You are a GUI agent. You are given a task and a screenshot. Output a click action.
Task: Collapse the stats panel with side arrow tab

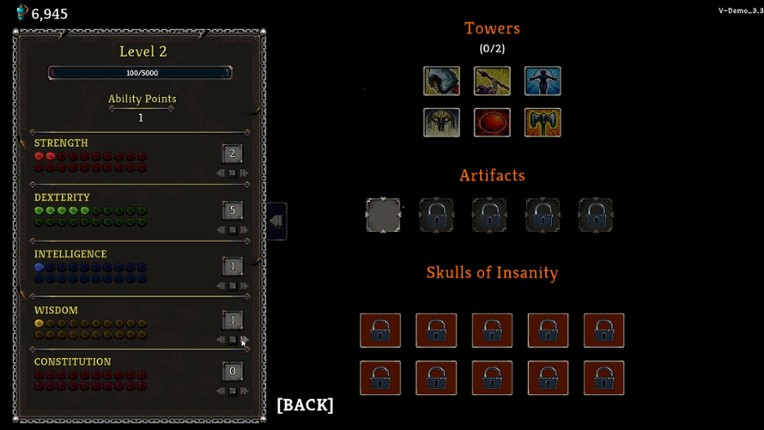point(276,221)
